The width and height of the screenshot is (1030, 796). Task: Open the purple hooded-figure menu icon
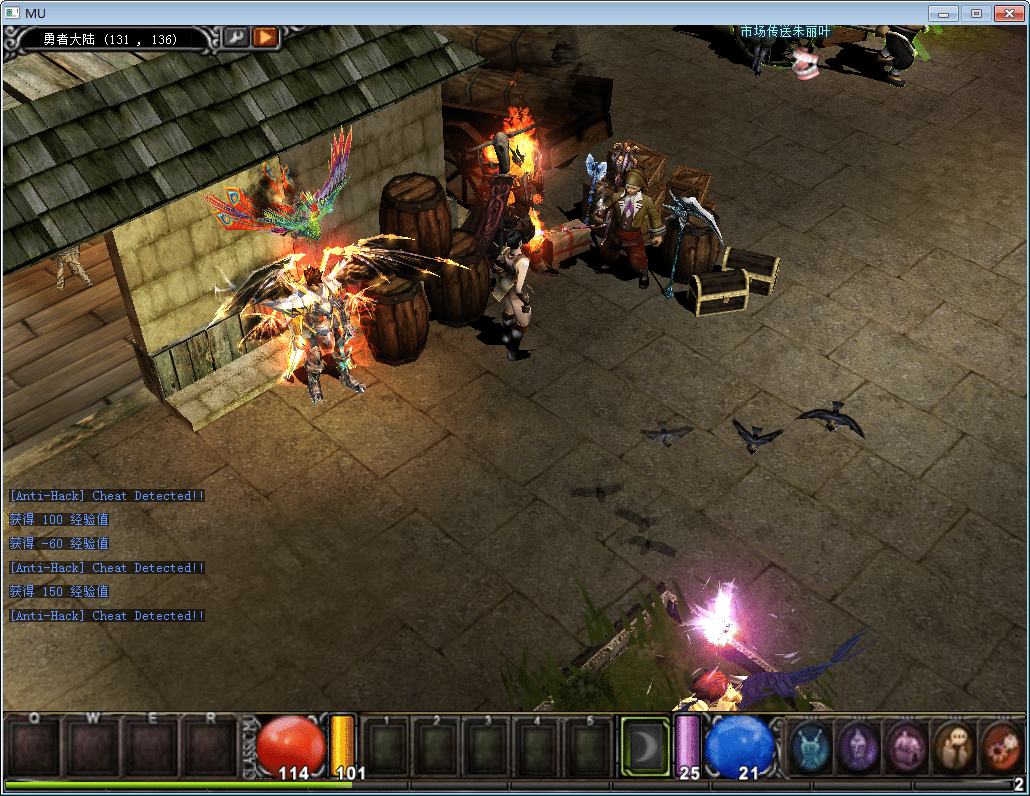click(857, 746)
